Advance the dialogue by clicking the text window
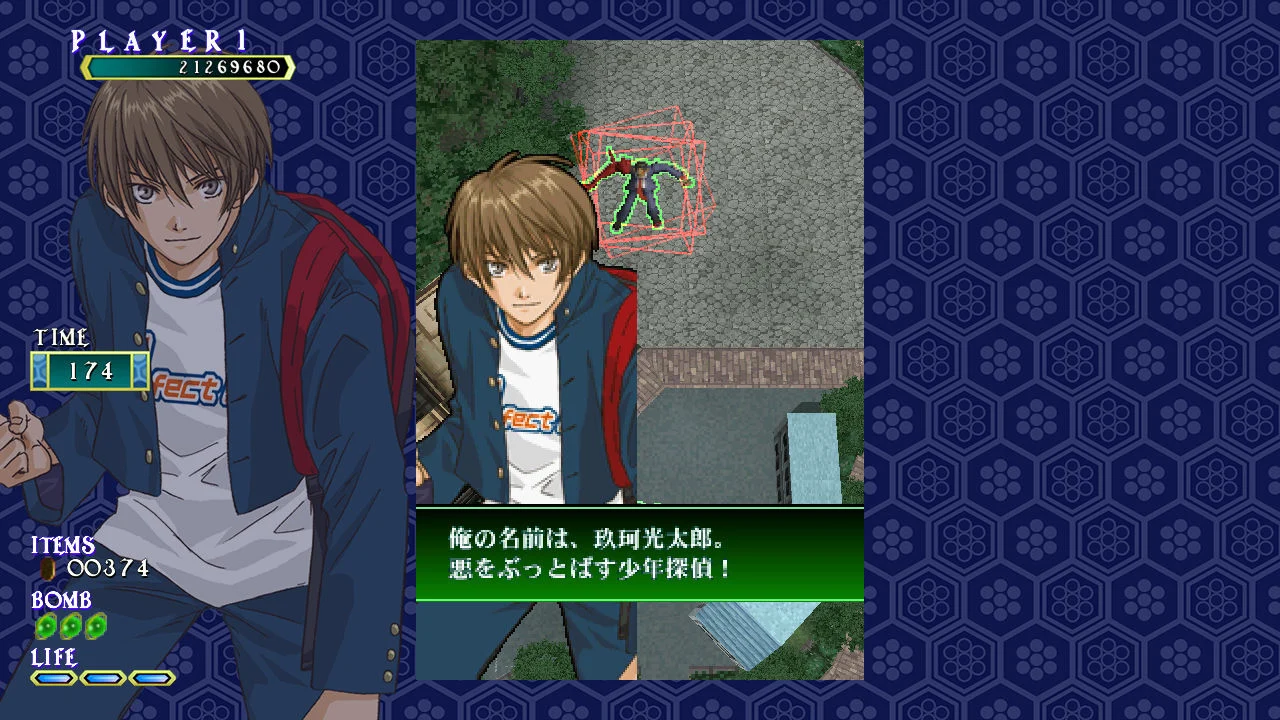 [x=640, y=552]
